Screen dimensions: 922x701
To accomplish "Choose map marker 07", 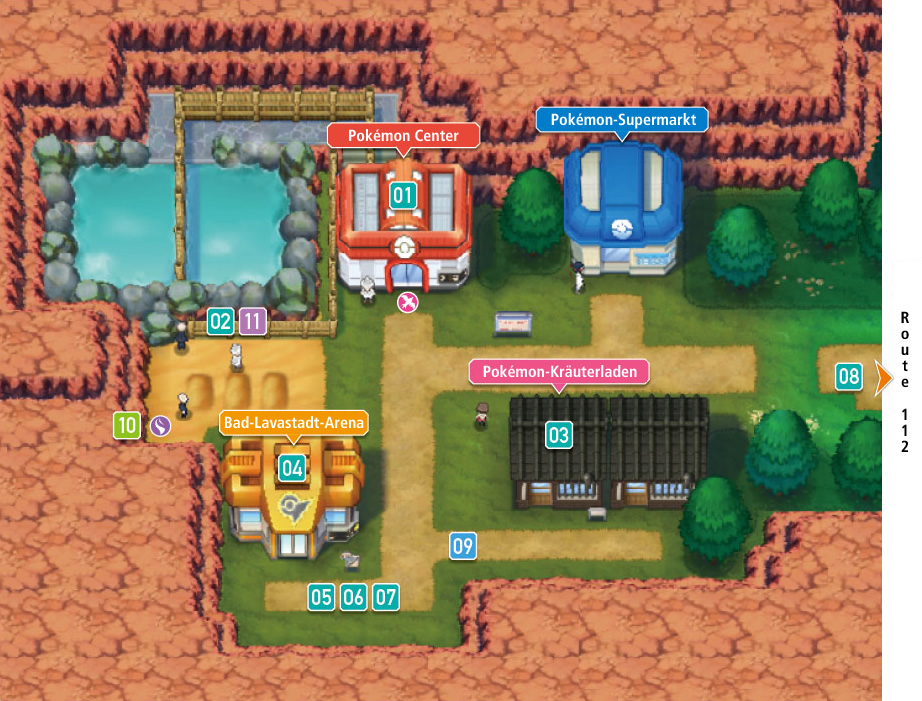I will point(385,598).
